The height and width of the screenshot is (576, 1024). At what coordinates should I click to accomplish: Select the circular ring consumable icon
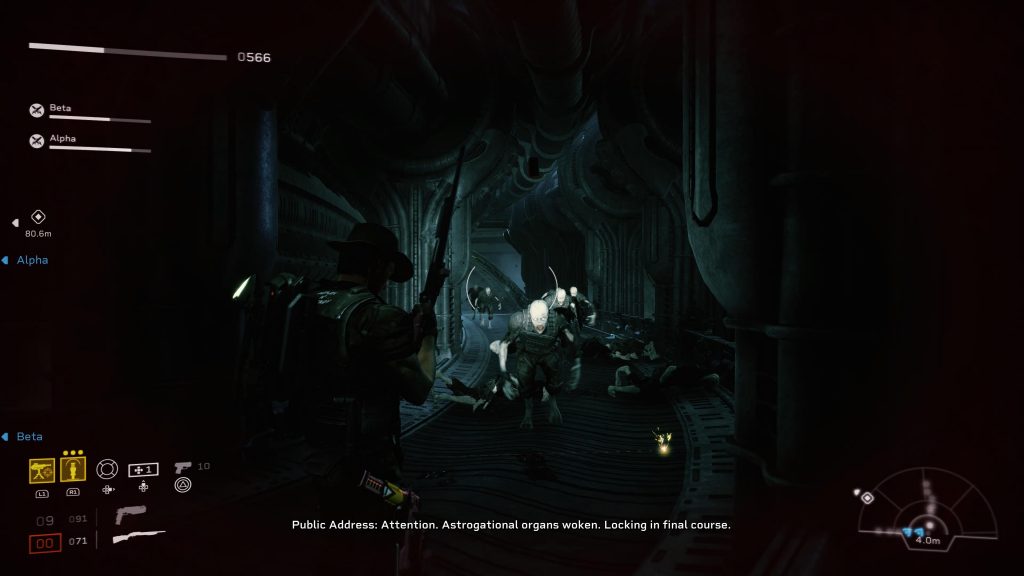[x=106, y=469]
